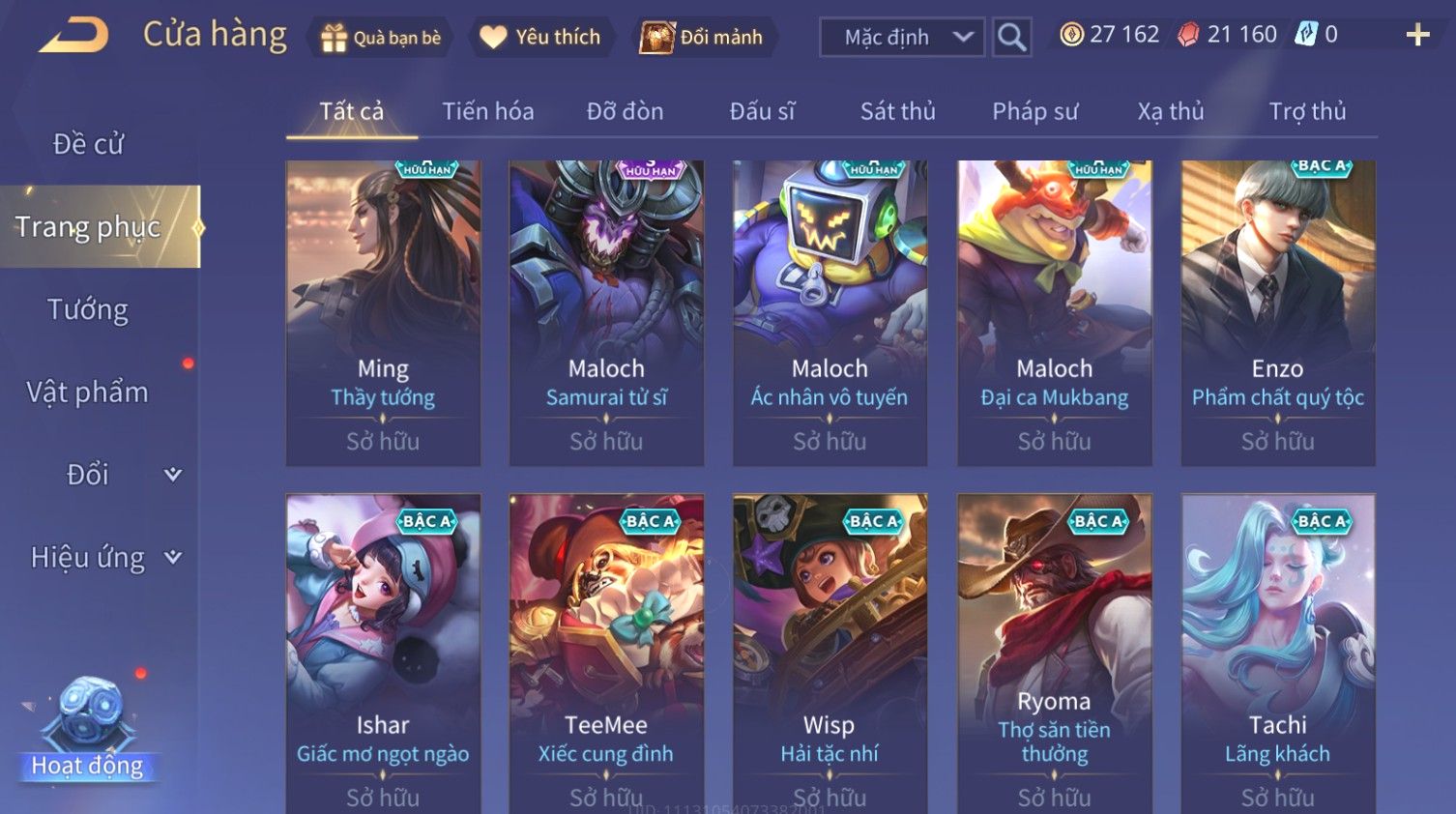Select Tướng in the sidebar
Screen dimensions: 1456x814
88,309
